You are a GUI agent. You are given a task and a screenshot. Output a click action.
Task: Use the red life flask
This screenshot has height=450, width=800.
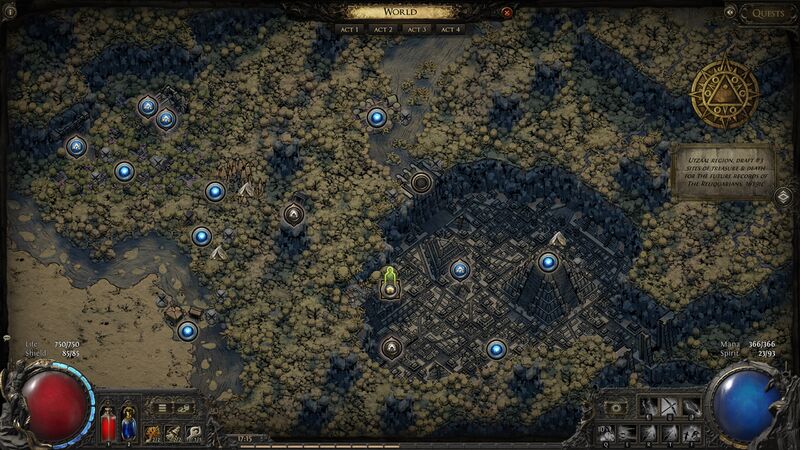click(x=108, y=425)
